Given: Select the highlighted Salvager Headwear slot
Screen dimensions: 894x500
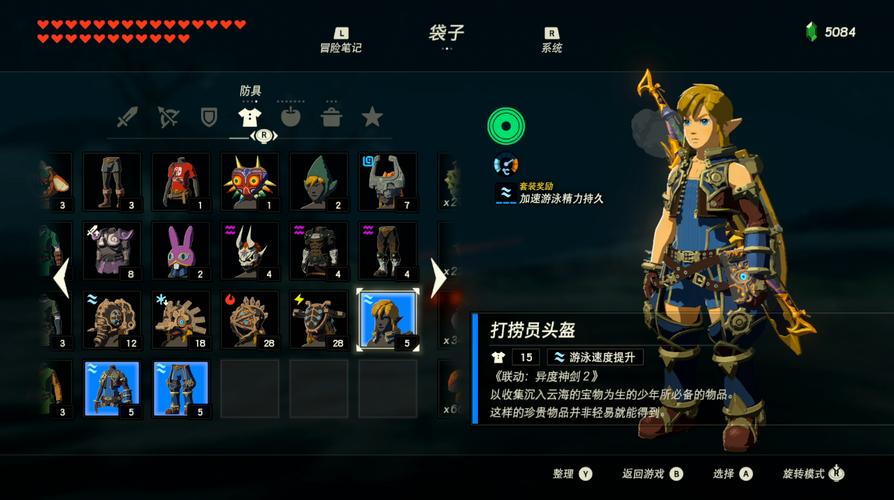Looking at the screenshot, I should [x=388, y=319].
